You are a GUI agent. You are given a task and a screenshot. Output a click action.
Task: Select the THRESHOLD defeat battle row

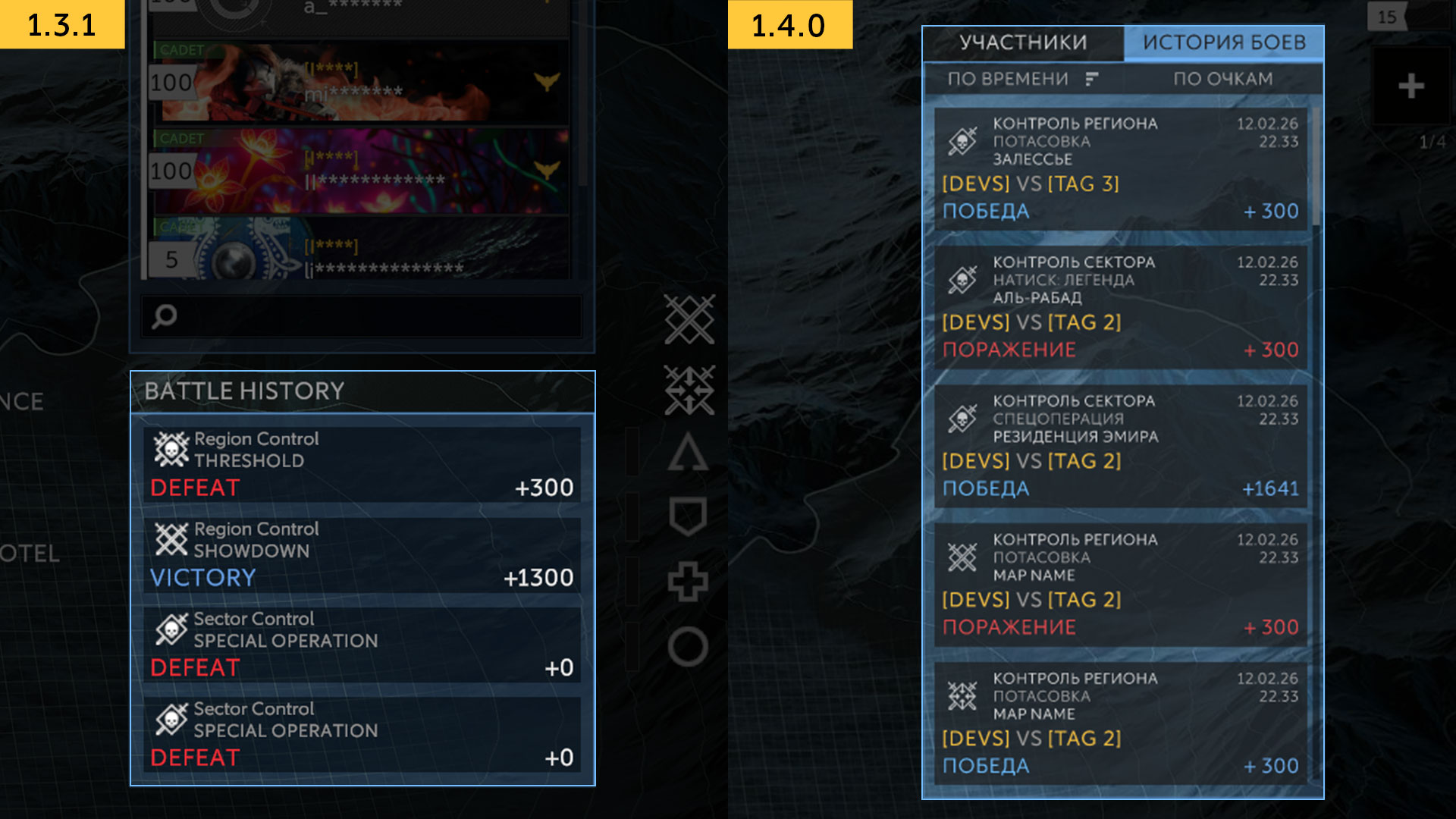click(x=362, y=464)
